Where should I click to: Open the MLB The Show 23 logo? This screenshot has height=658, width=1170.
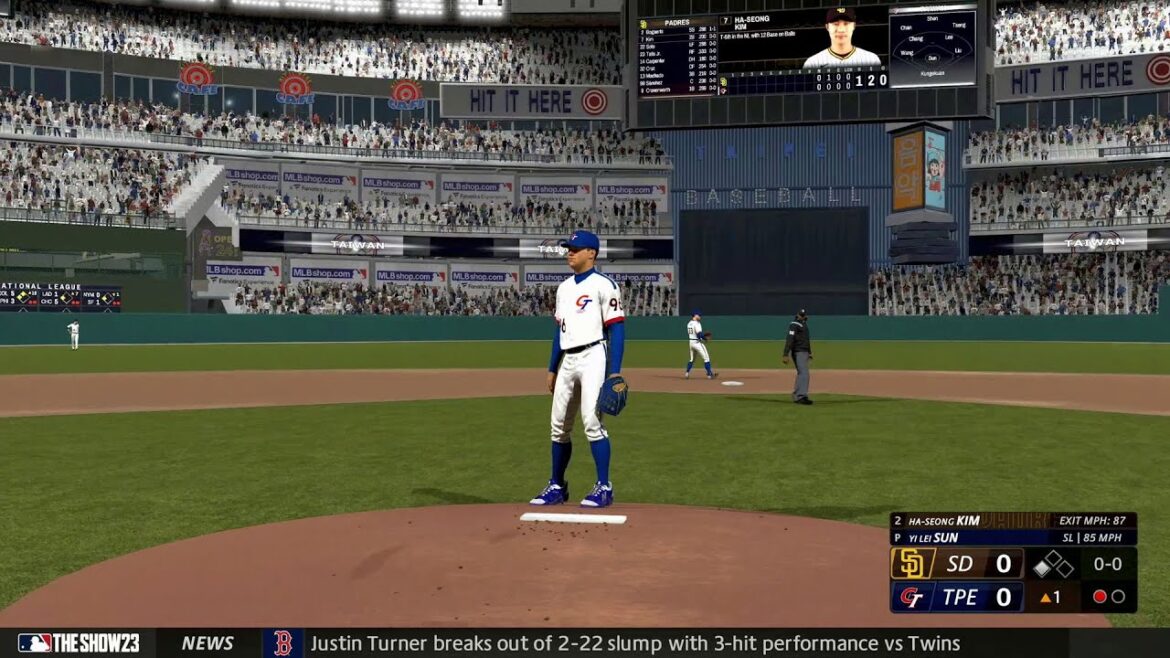(78, 643)
